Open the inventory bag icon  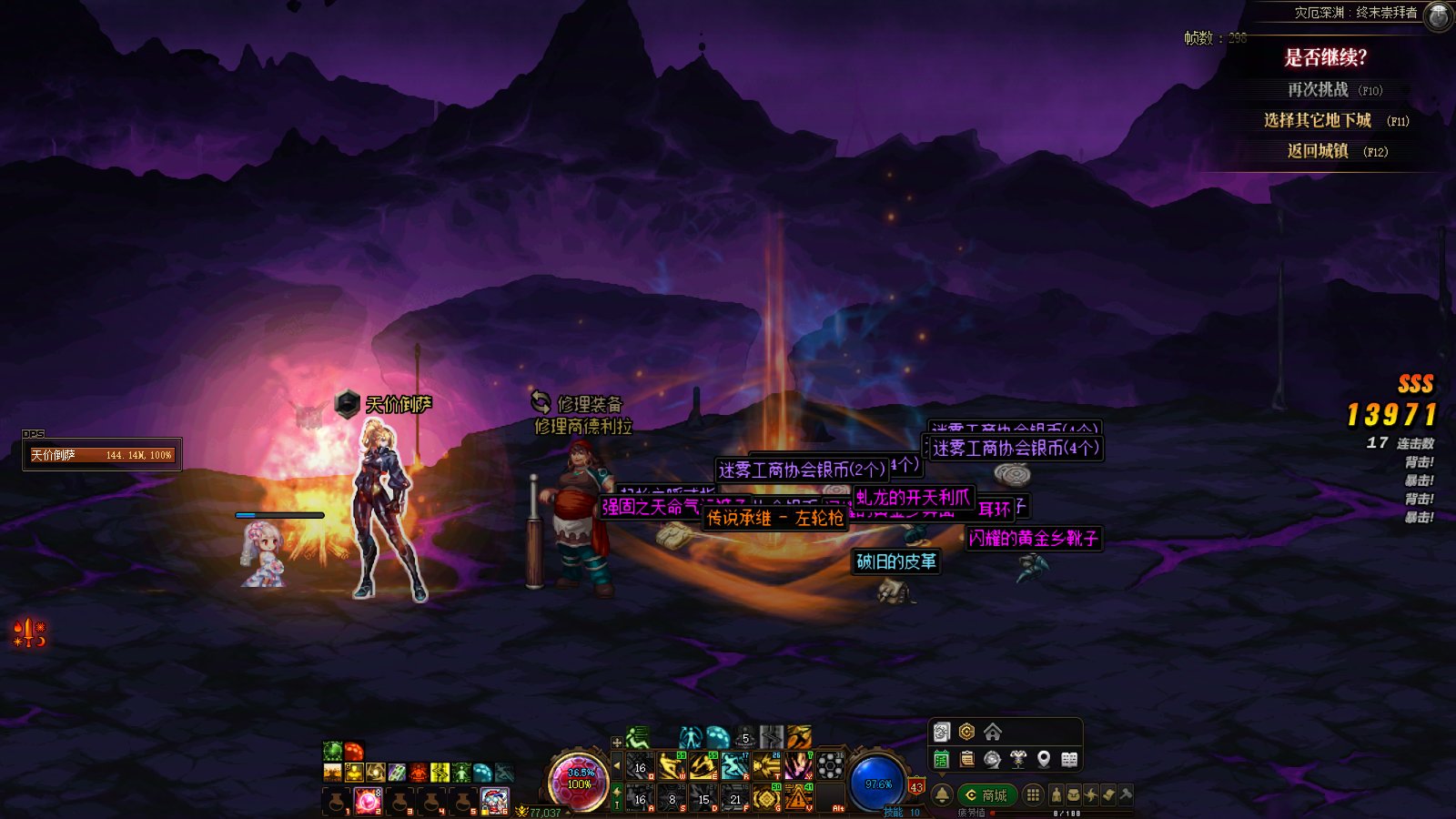click(1074, 794)
